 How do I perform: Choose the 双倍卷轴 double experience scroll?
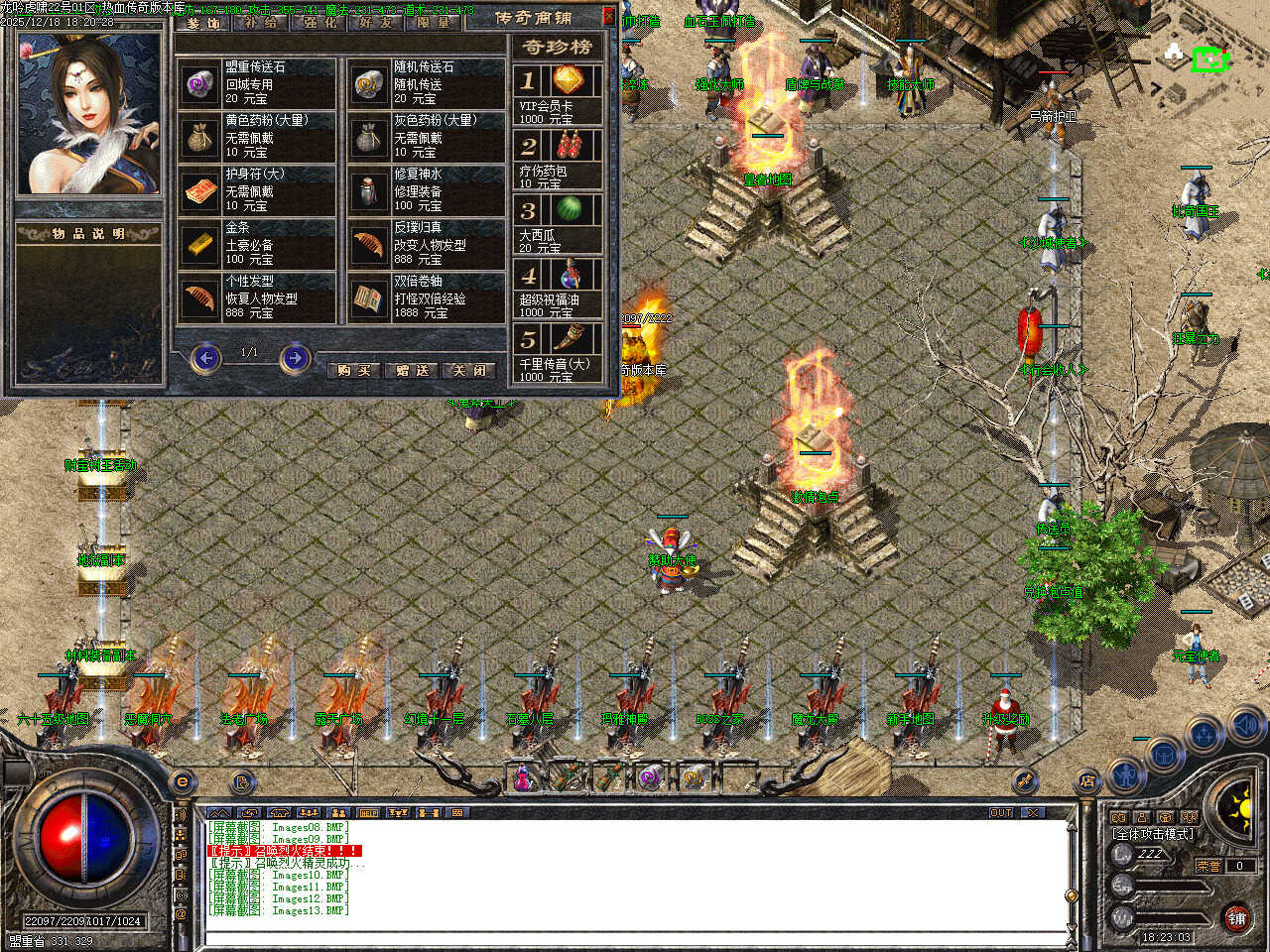pos(427,297)
